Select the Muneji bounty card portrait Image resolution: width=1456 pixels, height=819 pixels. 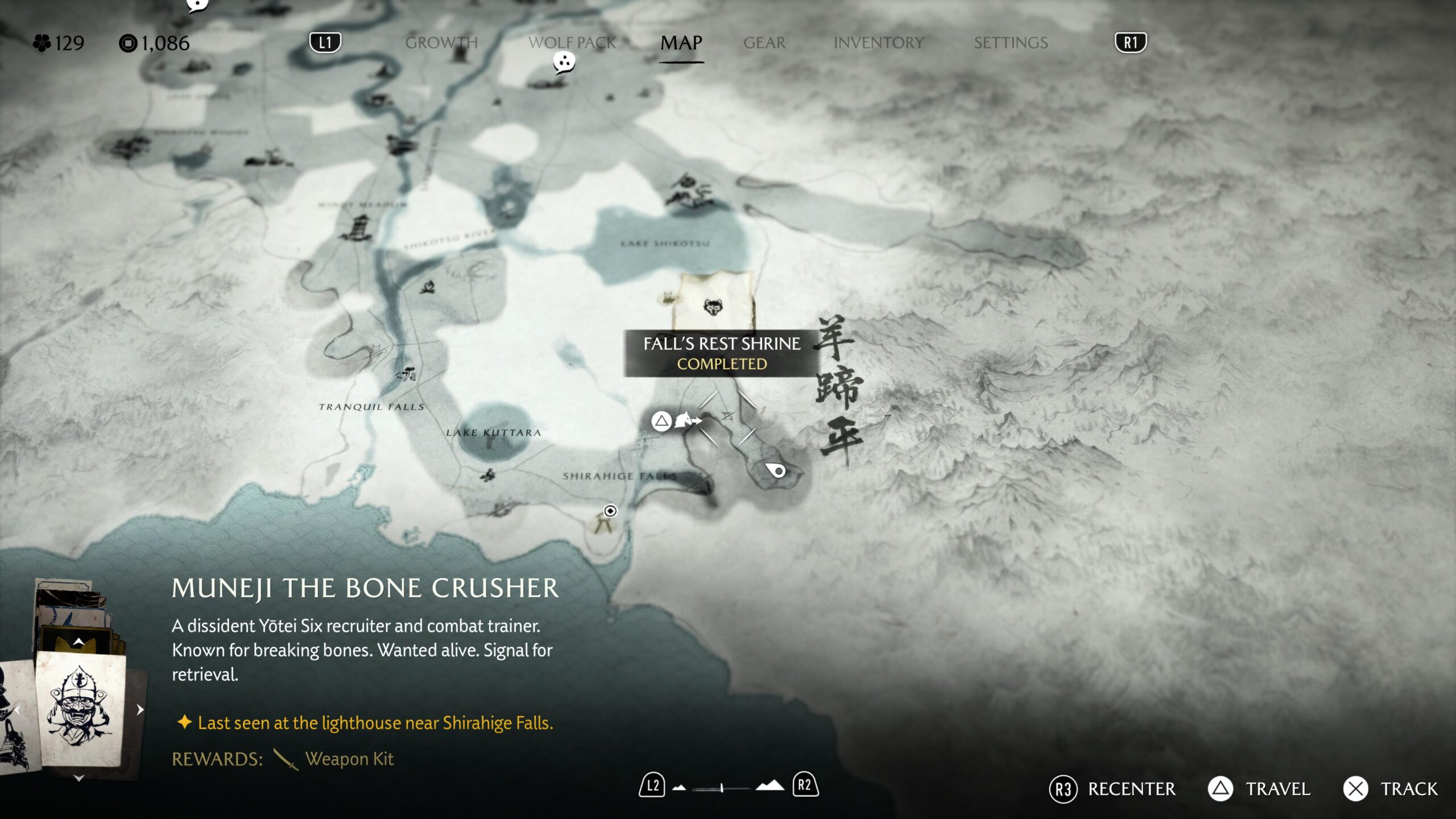click(x=80, y=709)
